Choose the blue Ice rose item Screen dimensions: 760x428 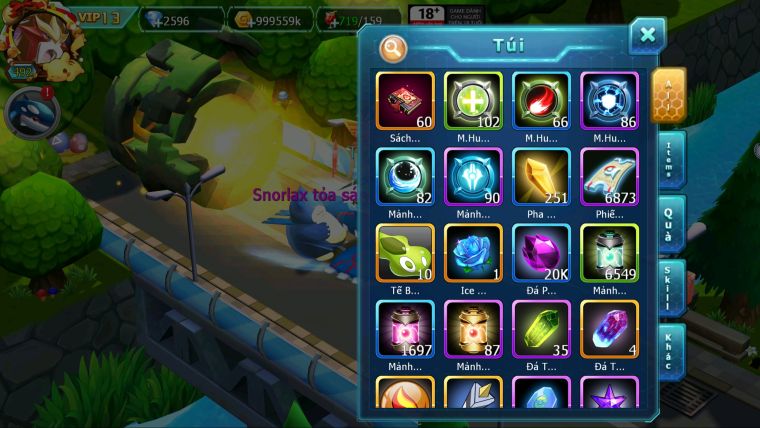(473, 252)
